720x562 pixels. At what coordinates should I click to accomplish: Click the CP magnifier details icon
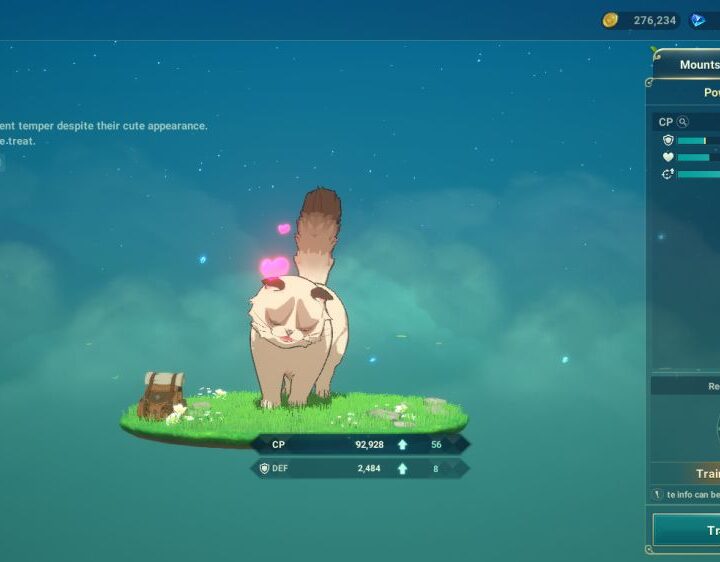click(683, 122)
